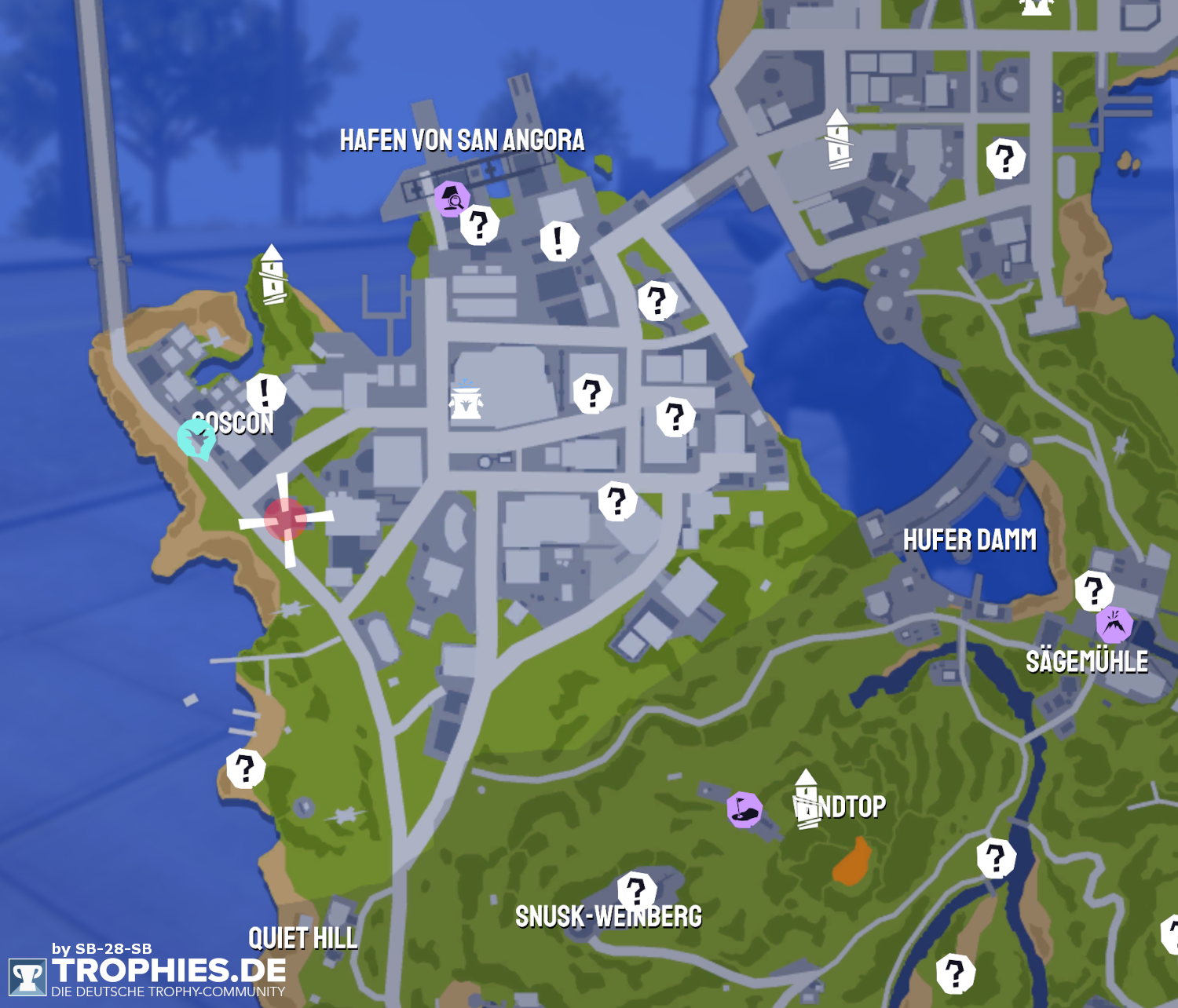The width and height of the screenshot is (1178, 1008).
Task: Choose the tower marker at Windtop
Action: coord(806,798)
